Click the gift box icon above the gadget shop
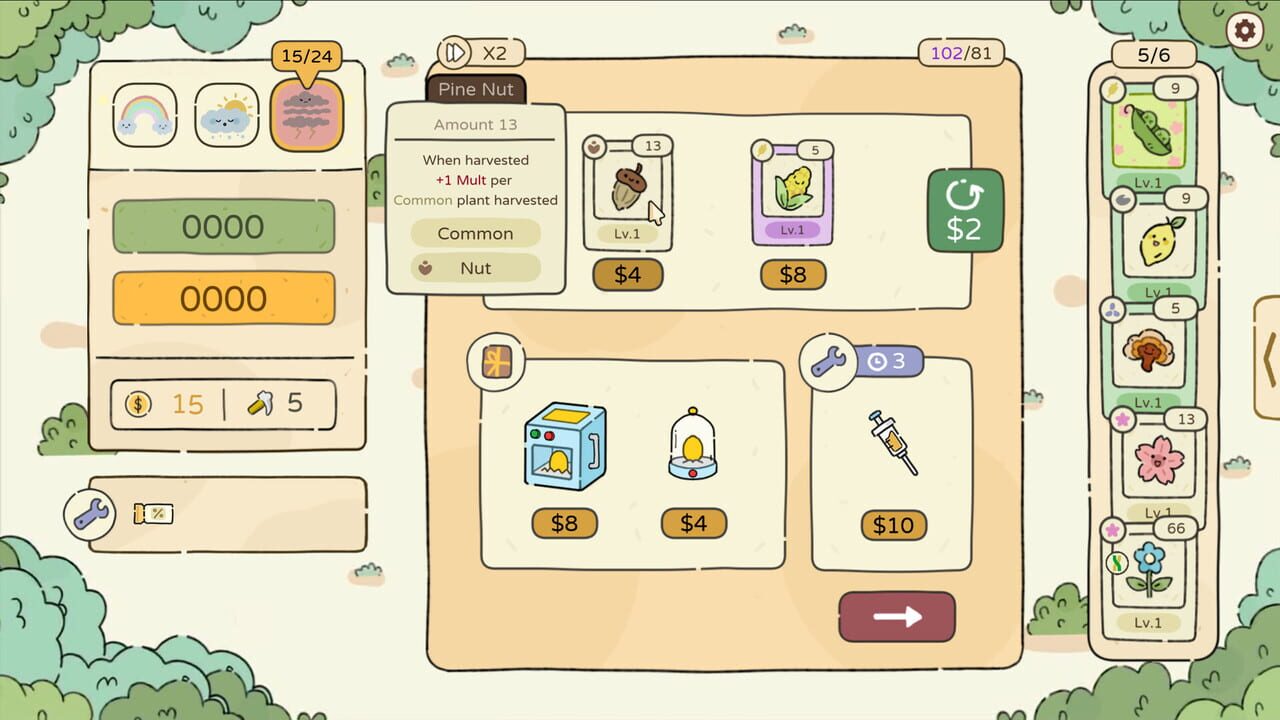This screenshot has width=1280, height=720. click(495, 362)
